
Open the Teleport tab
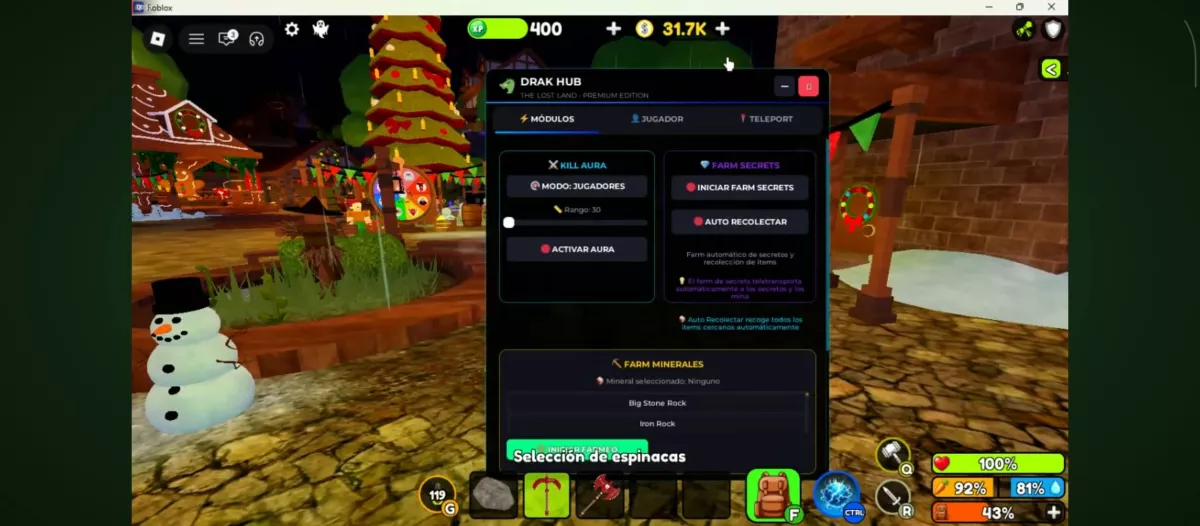coord(766,119)
